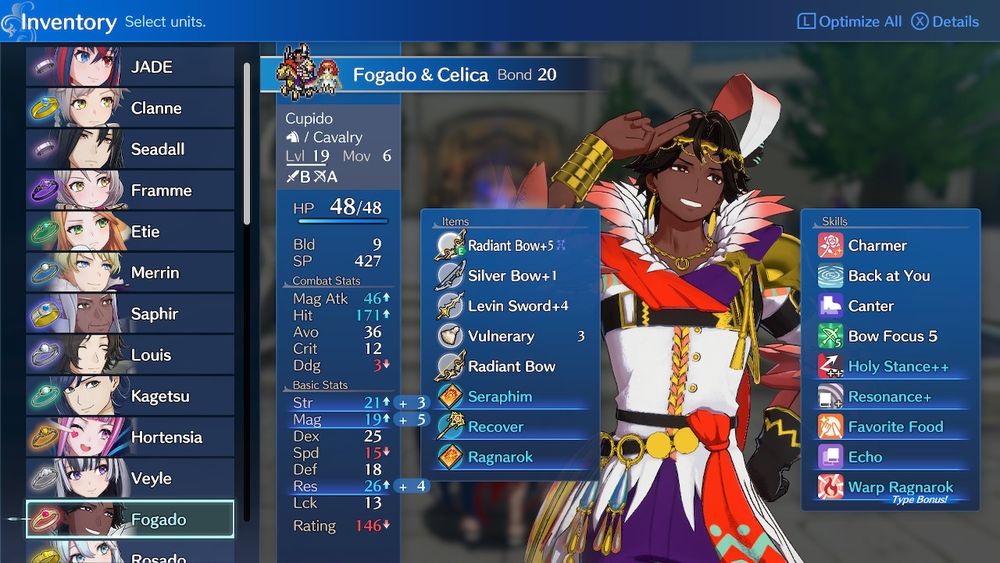Select the Radiant Bow+5 item
This screenshot has width=1000, height=563.
pyautogui.click(x=510, y=246)
